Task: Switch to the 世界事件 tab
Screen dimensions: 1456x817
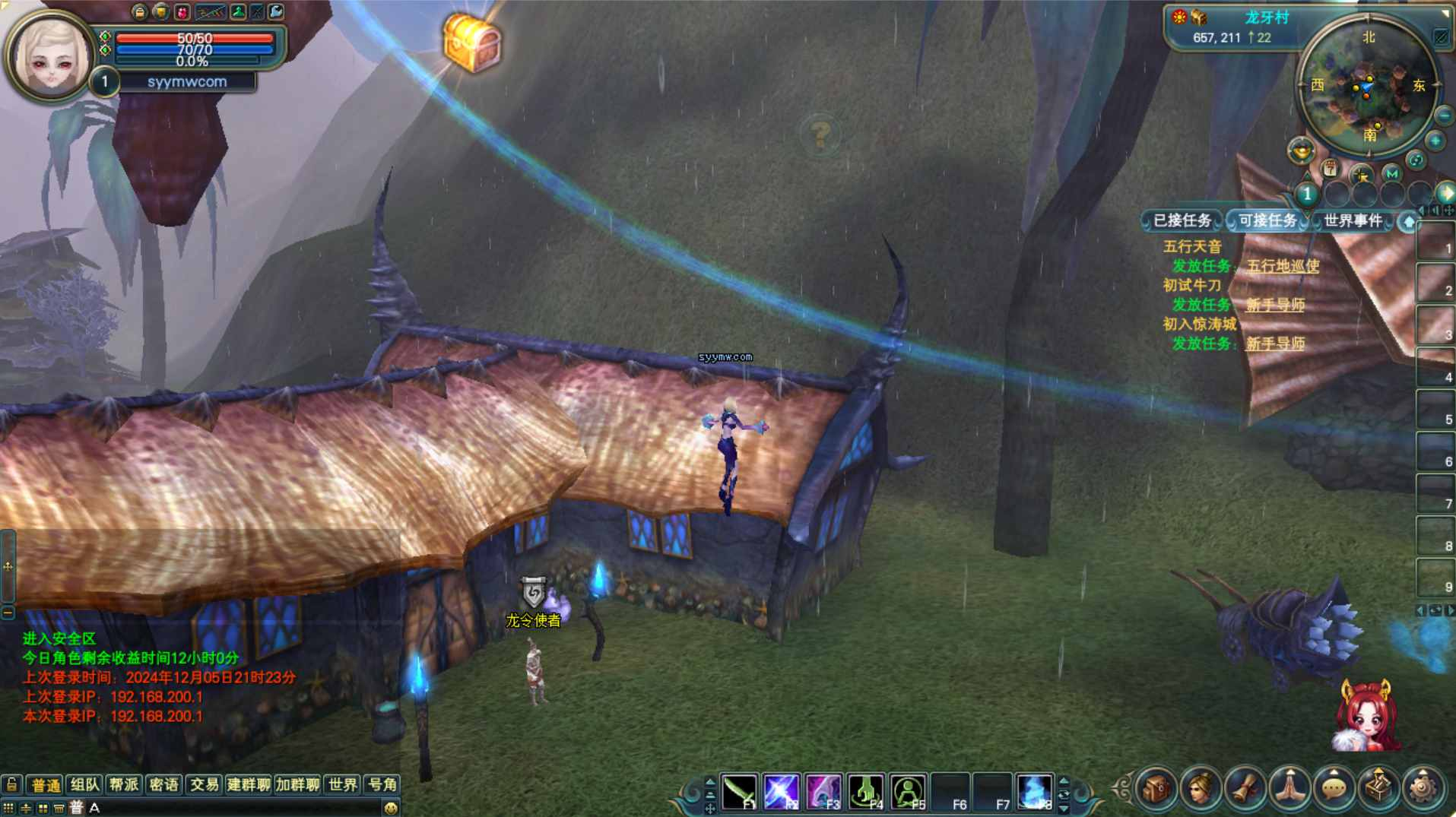Action: 1353,220
